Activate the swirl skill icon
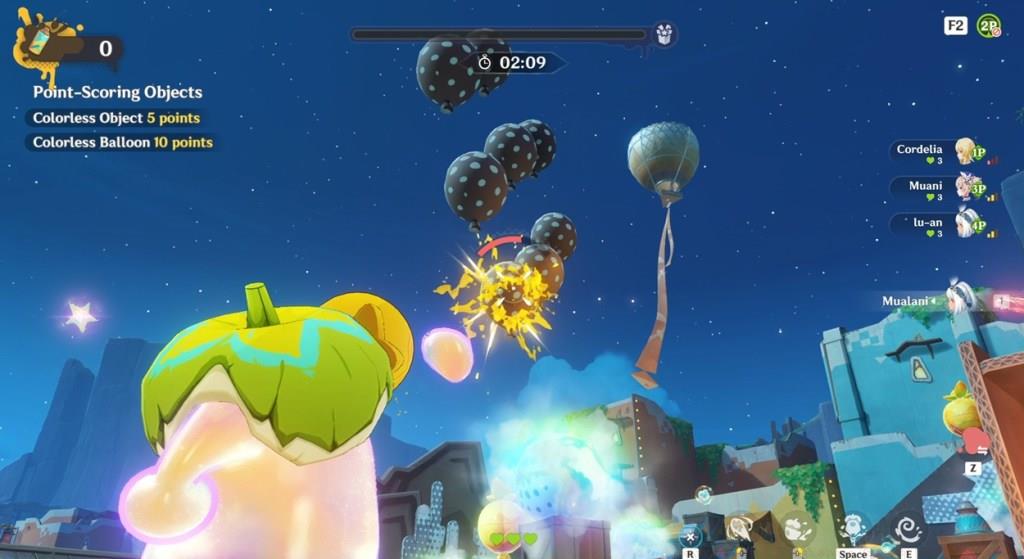The image size is (1024, 559). coord(908,529)
